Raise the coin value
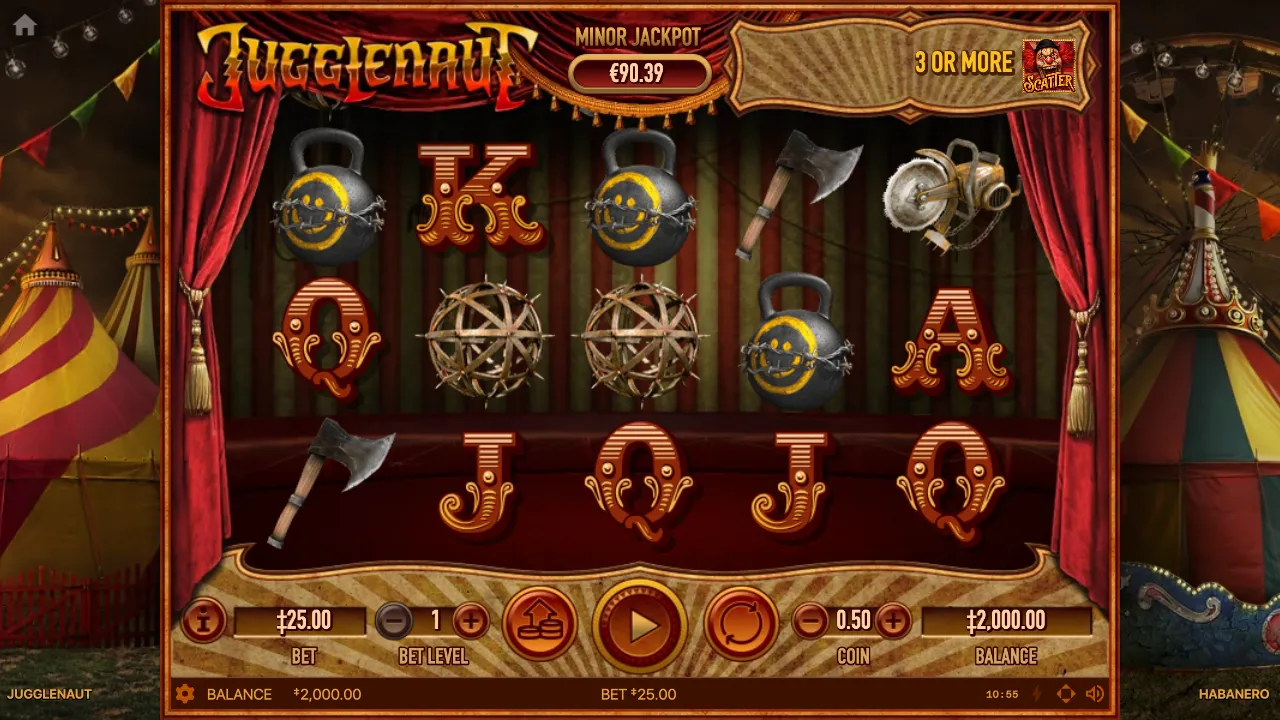1280x720 pixels. (893, 621)
